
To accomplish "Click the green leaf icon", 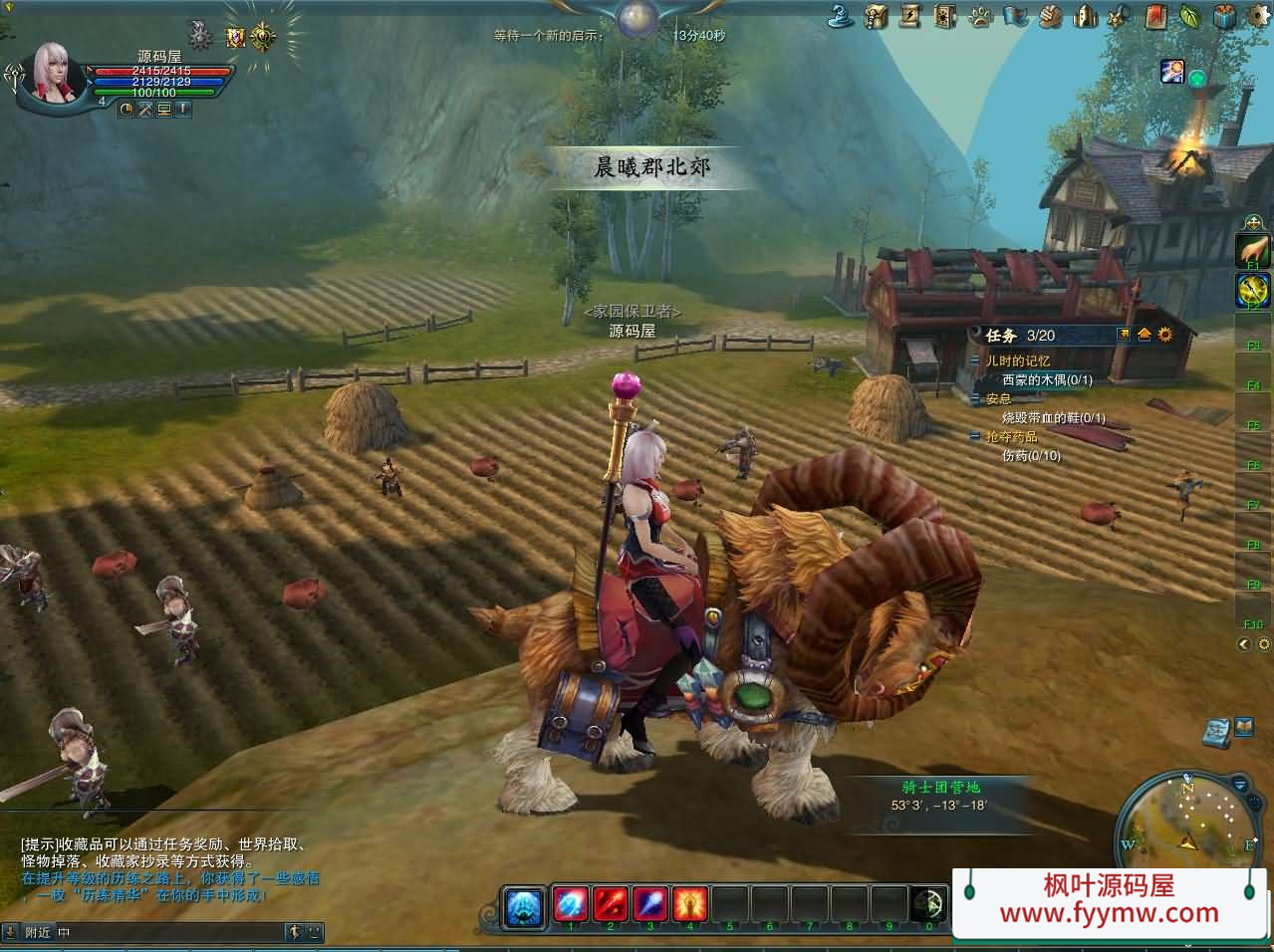I will pos(1191,15).
